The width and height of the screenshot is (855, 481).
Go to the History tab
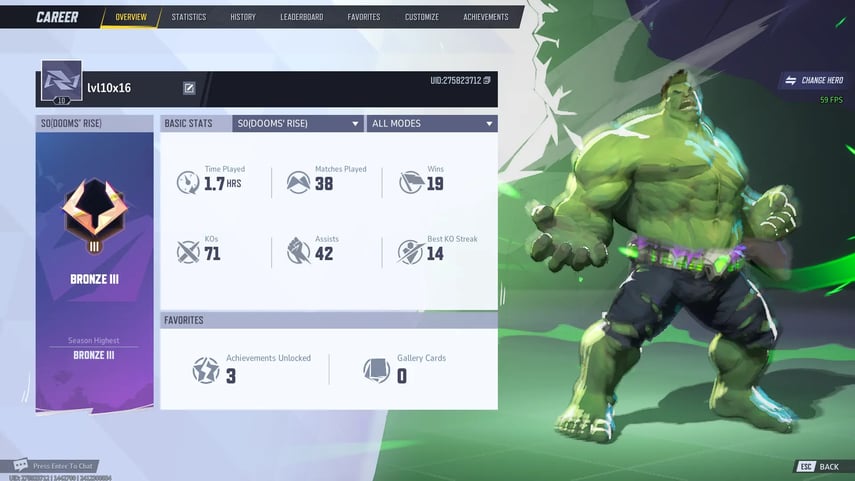click(243, 17)
